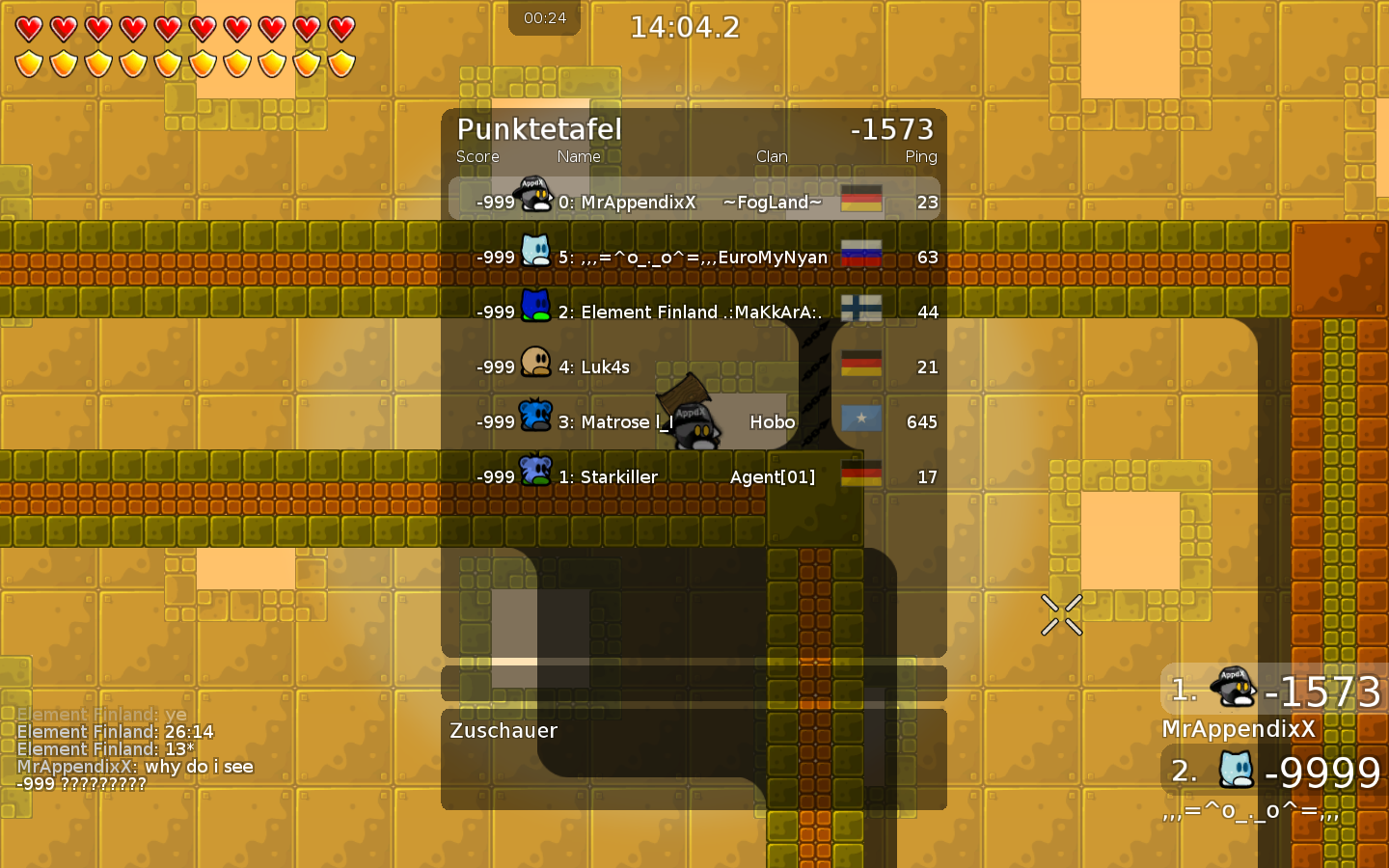Select the first heart in the health bar
1389x868 pixels.
(28, 30)
